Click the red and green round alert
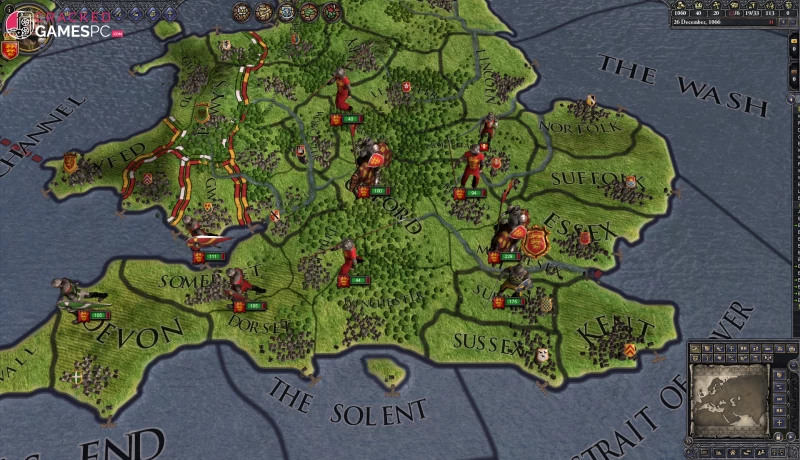The height and width of the screenshot is (460, 800). (331, 12)
